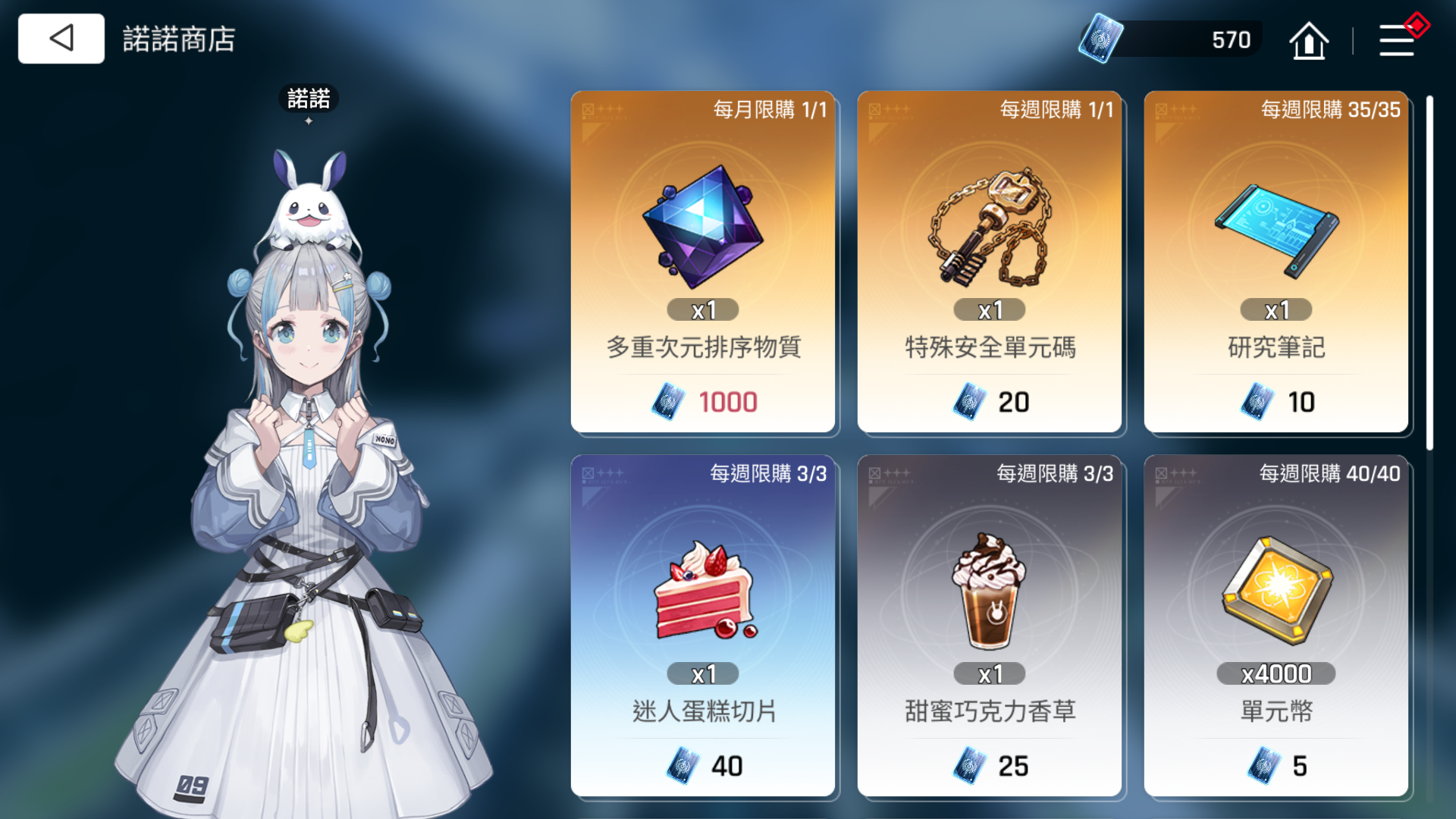This screenshot has height=819, width=1456.
Task: Tap the home icon in the top bar
Action: click(x=1310, y=39)
